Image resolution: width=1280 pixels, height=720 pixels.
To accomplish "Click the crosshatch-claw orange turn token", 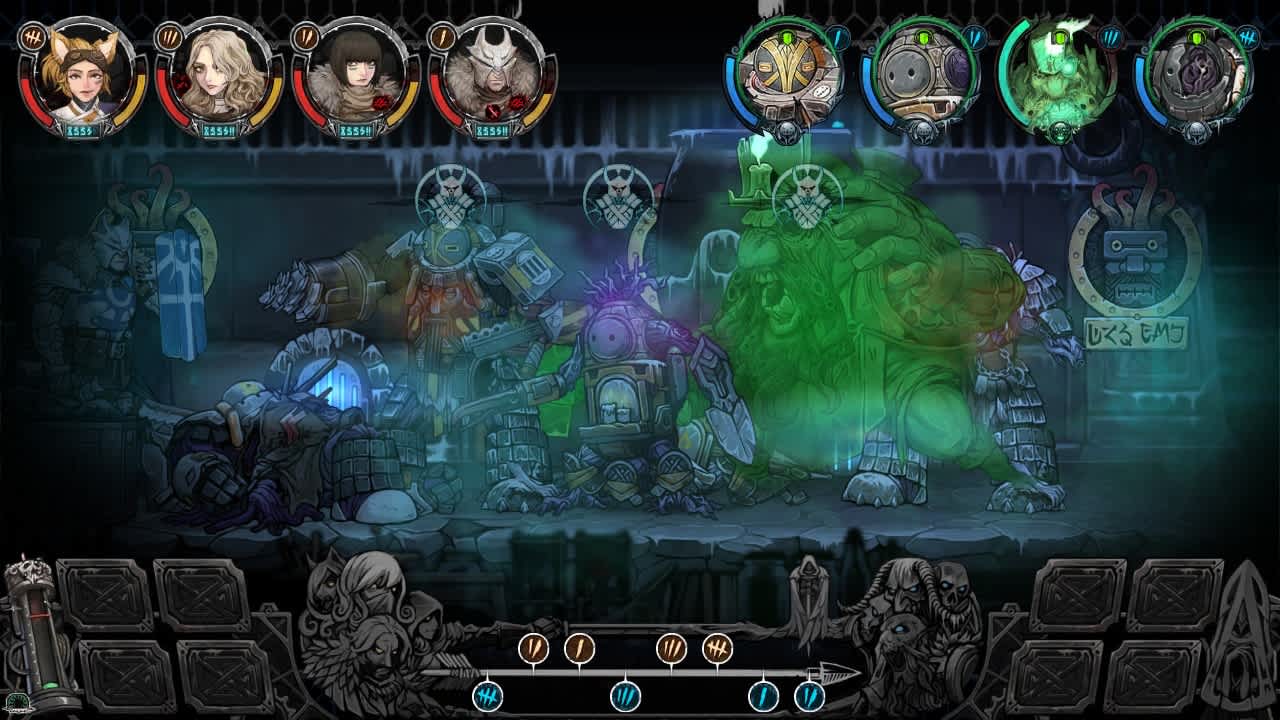I will [x=716, y=648].
